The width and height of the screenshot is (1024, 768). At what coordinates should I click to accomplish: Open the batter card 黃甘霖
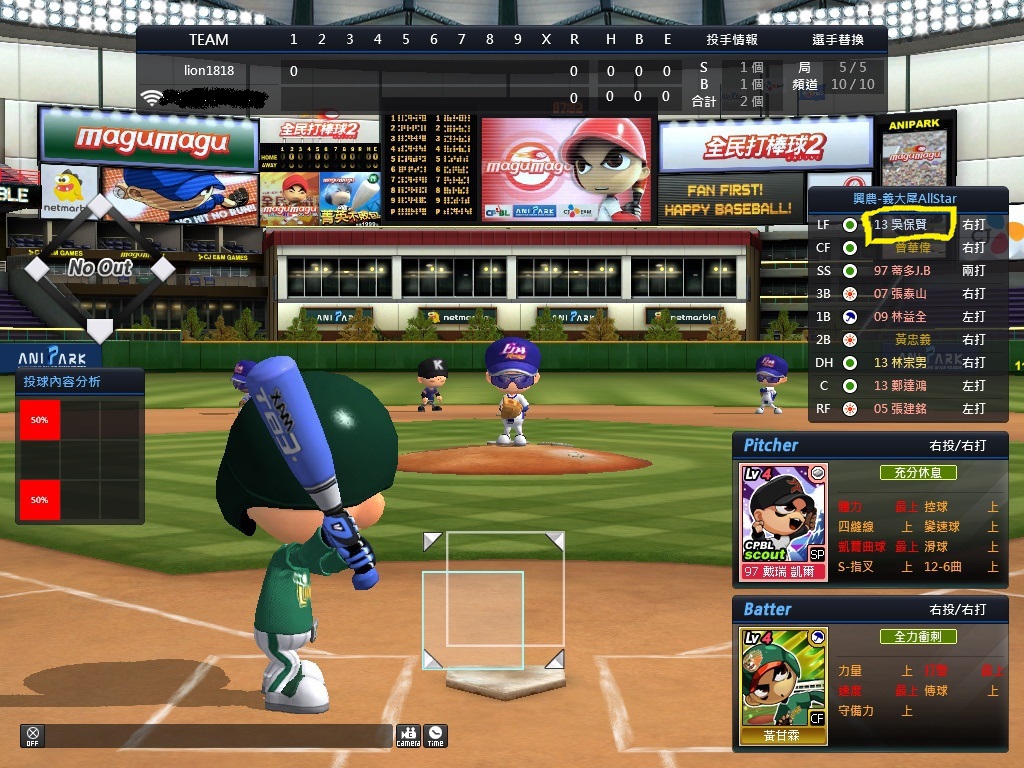783,686
